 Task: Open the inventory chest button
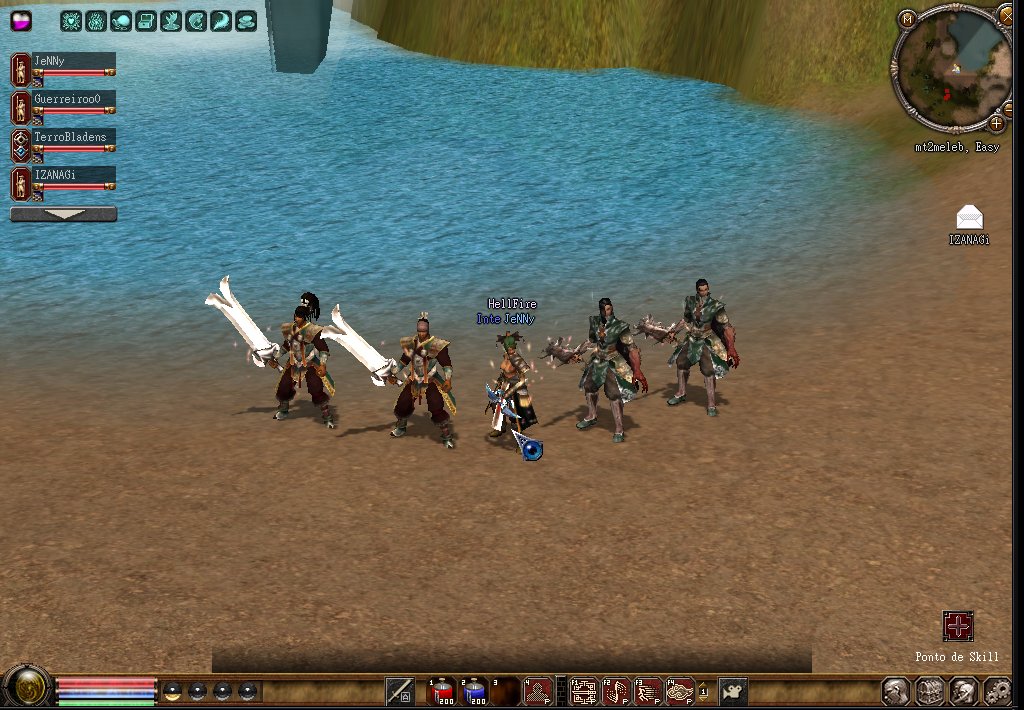click(x=930, y=691)
